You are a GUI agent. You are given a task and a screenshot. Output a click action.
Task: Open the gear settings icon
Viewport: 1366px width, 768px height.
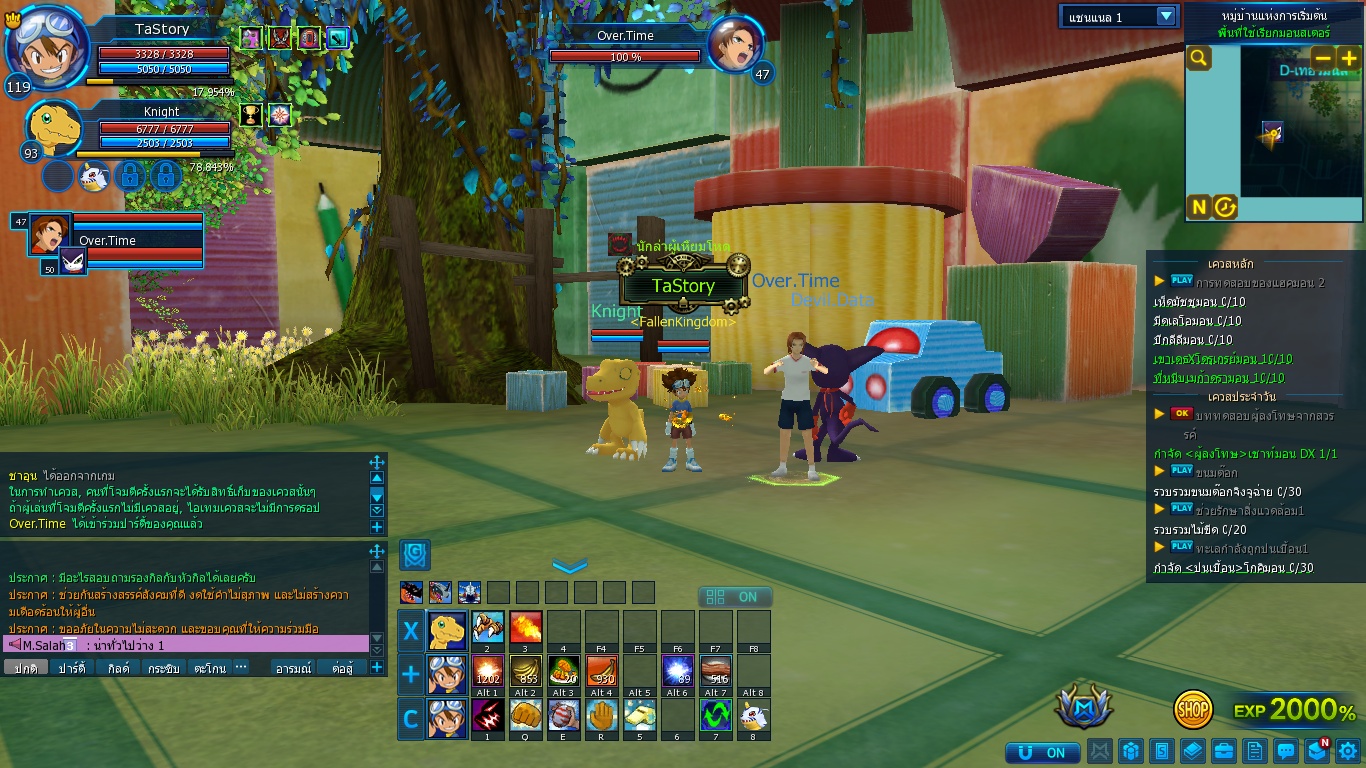(x=1348, y=751)
